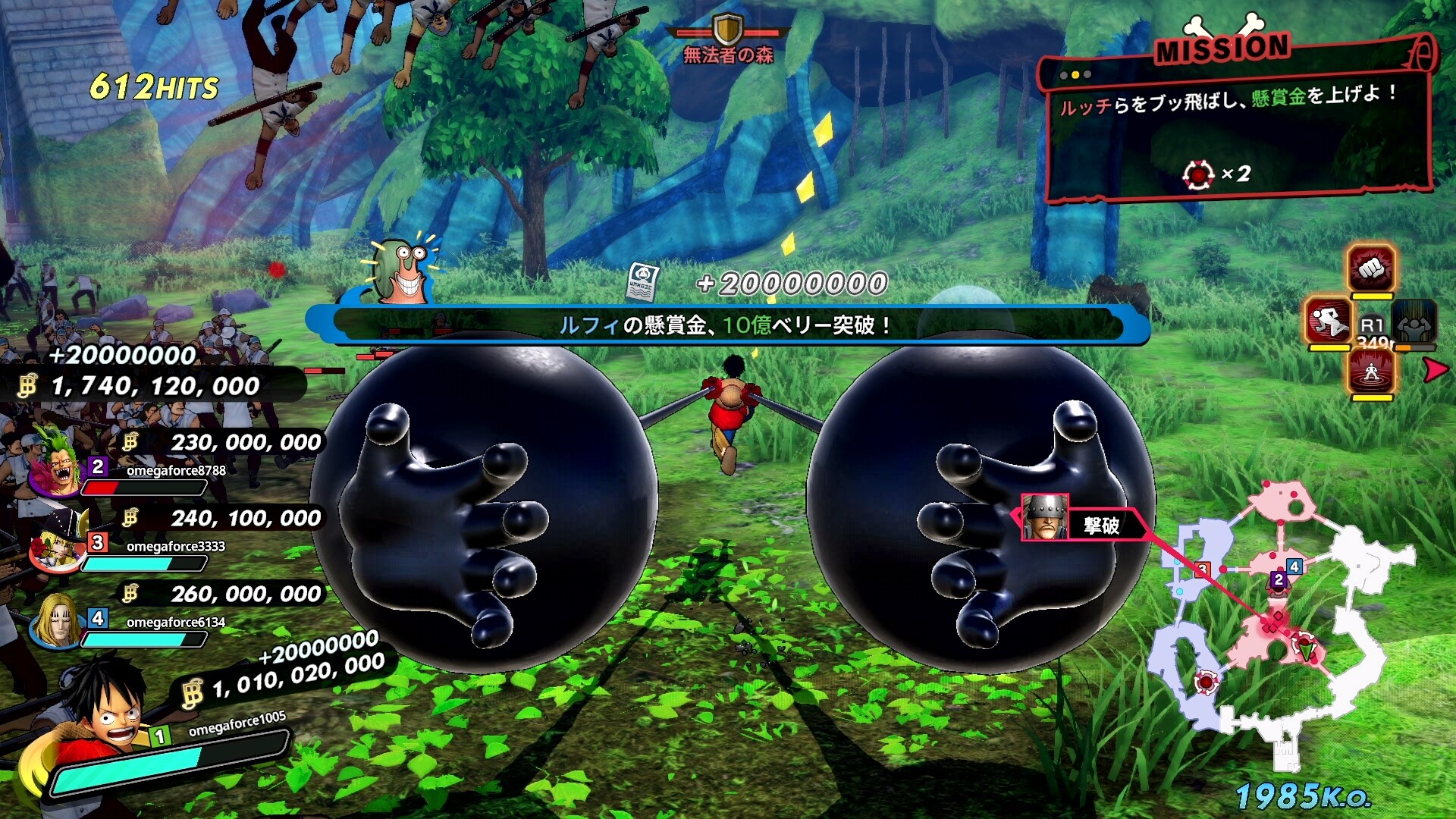Image resolution: width=1456 pixels, height=819 pixels.
Task: Choose Bartolomeo's portrait for player 2
Action: 55,463
